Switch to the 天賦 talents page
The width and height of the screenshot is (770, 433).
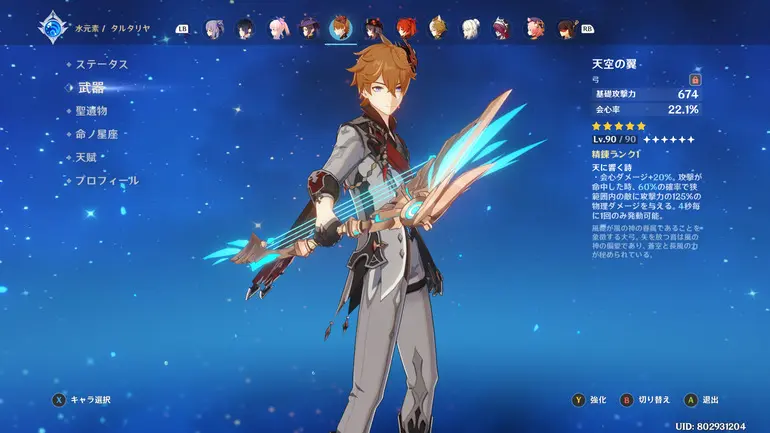86,157
